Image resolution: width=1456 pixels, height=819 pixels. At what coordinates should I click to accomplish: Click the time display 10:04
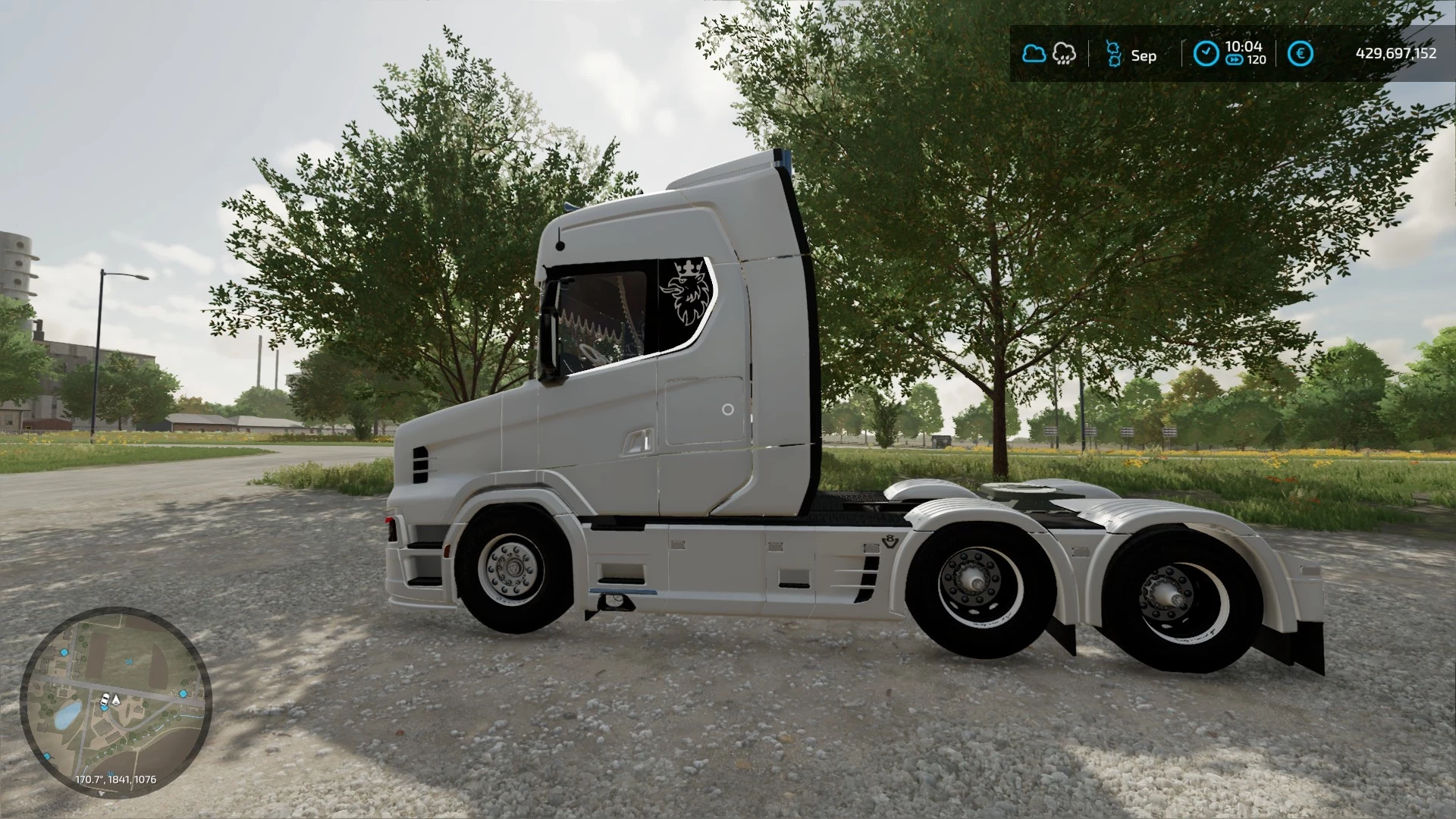pyautogui.click(x=1244, y=45)
